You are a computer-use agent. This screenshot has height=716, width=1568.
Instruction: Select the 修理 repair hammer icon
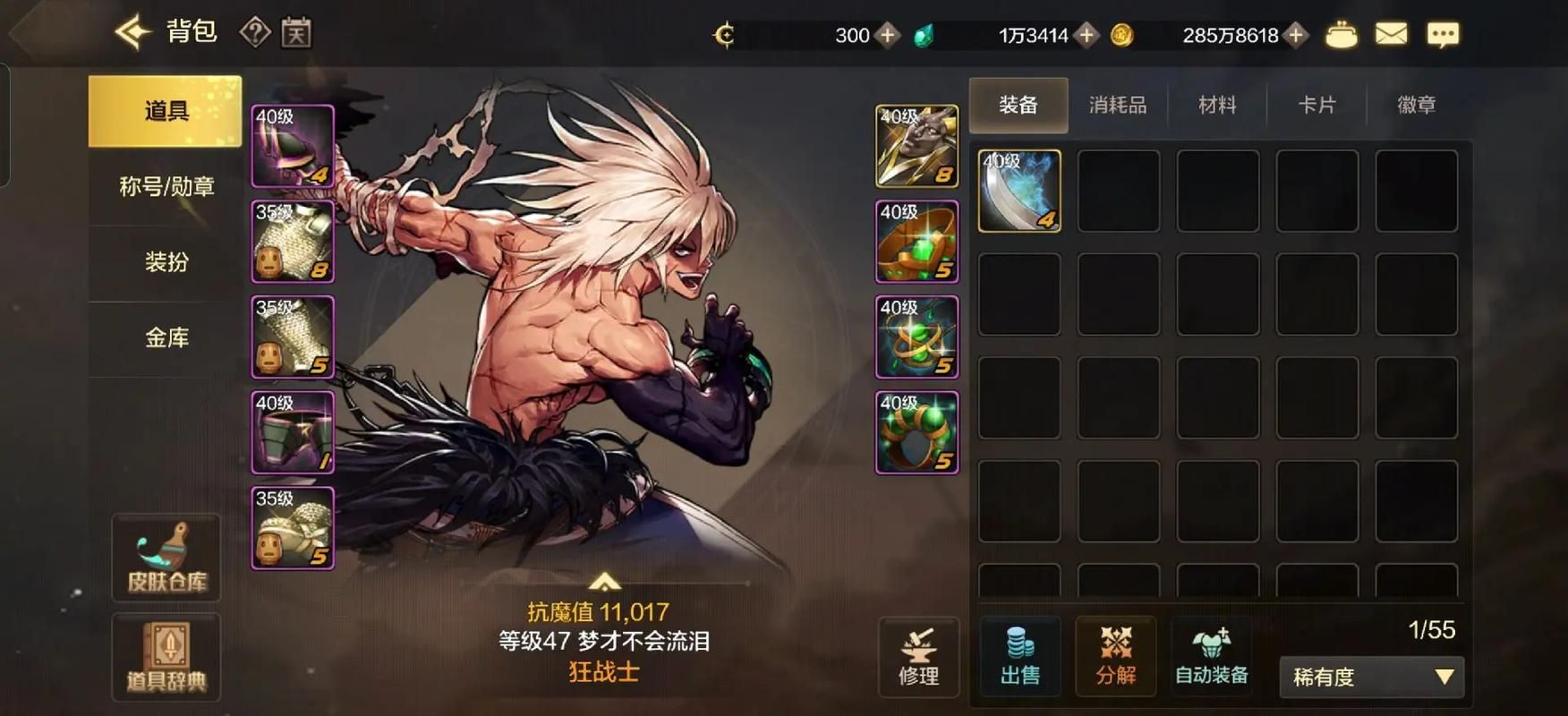(x=918, y=658)
